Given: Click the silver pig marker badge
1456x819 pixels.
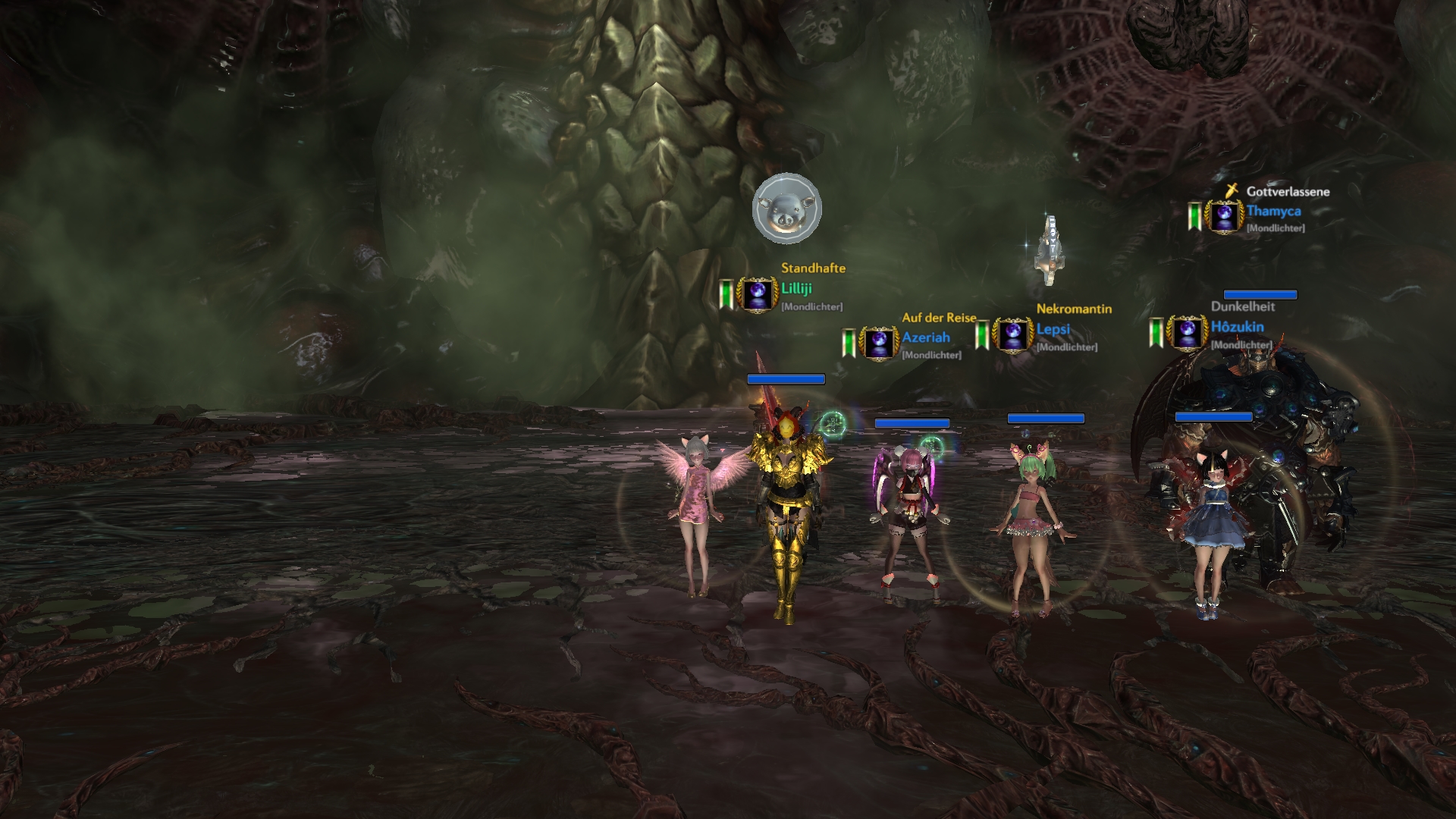Looking at the screenshot, I should pos(787,209).
